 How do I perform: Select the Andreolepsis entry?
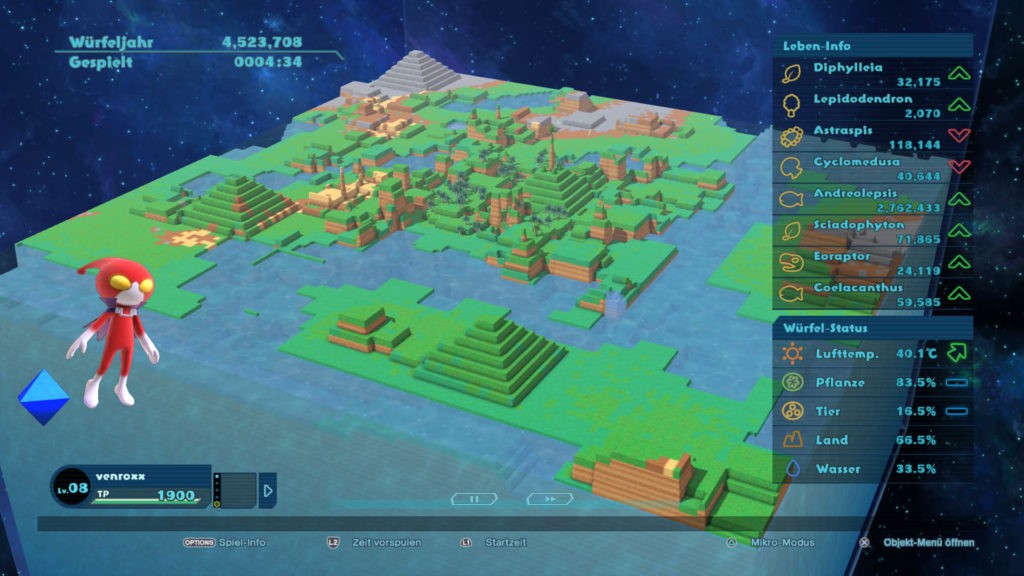(872, 199)
